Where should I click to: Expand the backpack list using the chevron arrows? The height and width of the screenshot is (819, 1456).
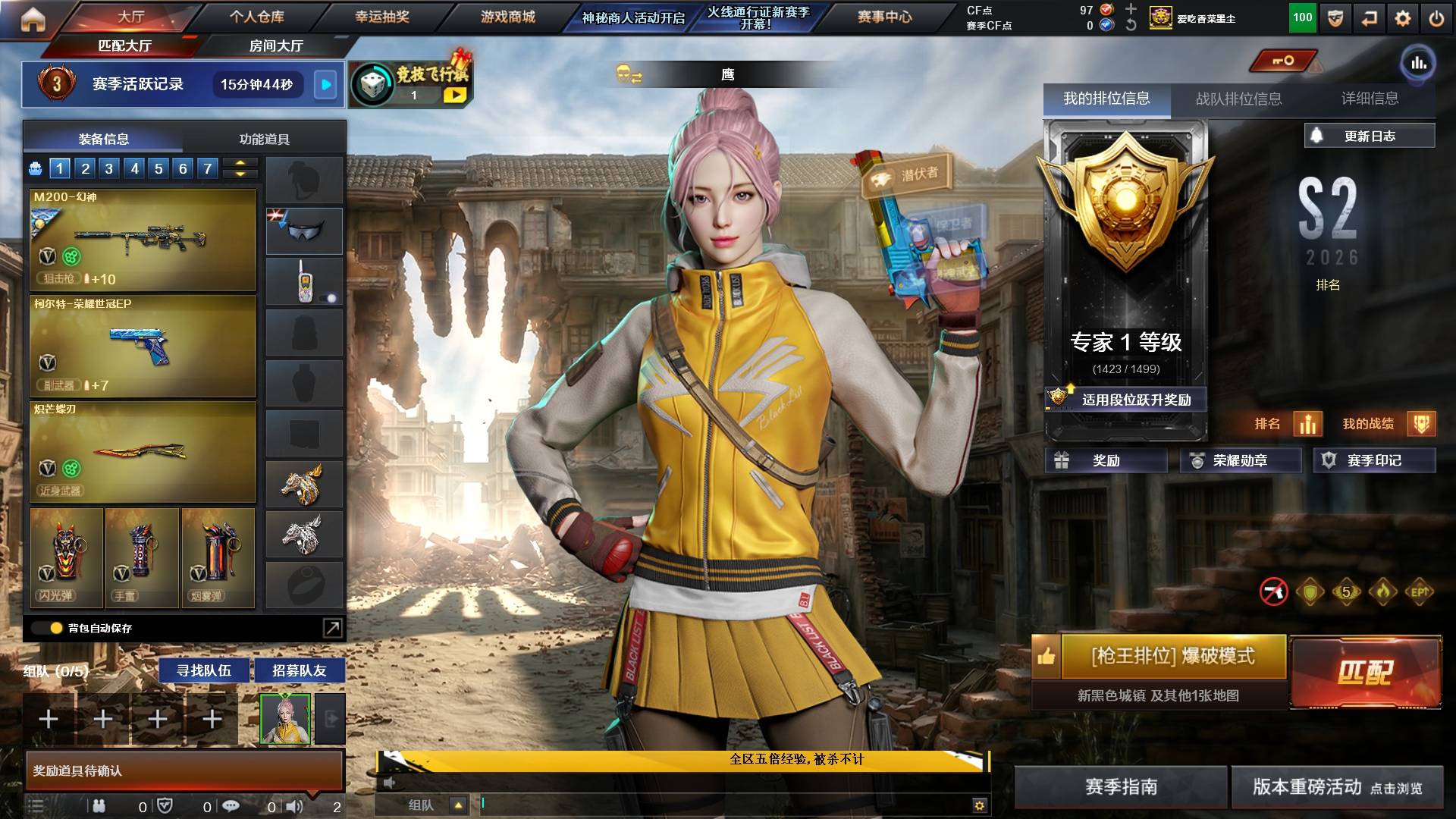click(241, 169)
